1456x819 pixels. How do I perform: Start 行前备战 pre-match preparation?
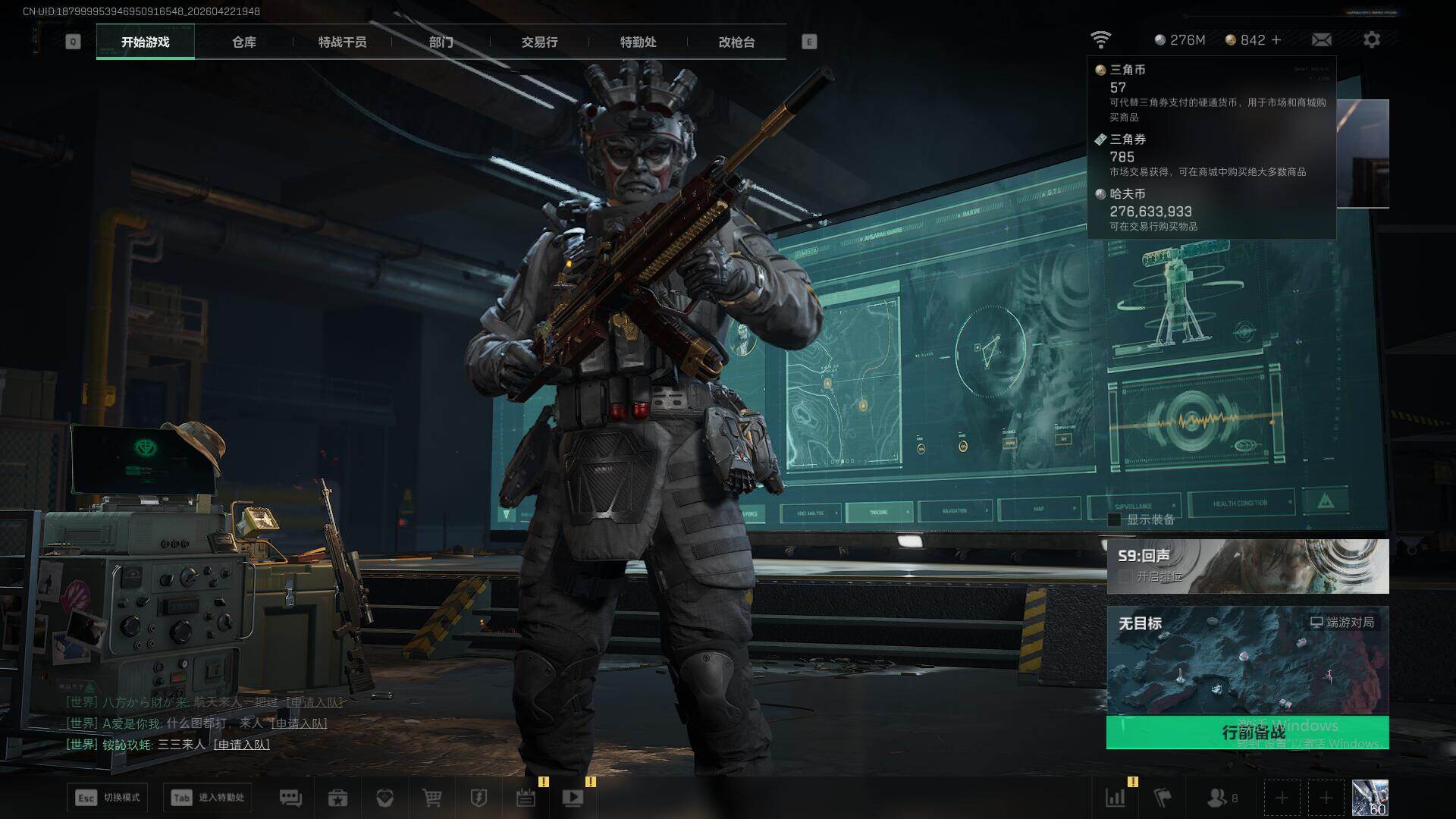[1247, 732]
